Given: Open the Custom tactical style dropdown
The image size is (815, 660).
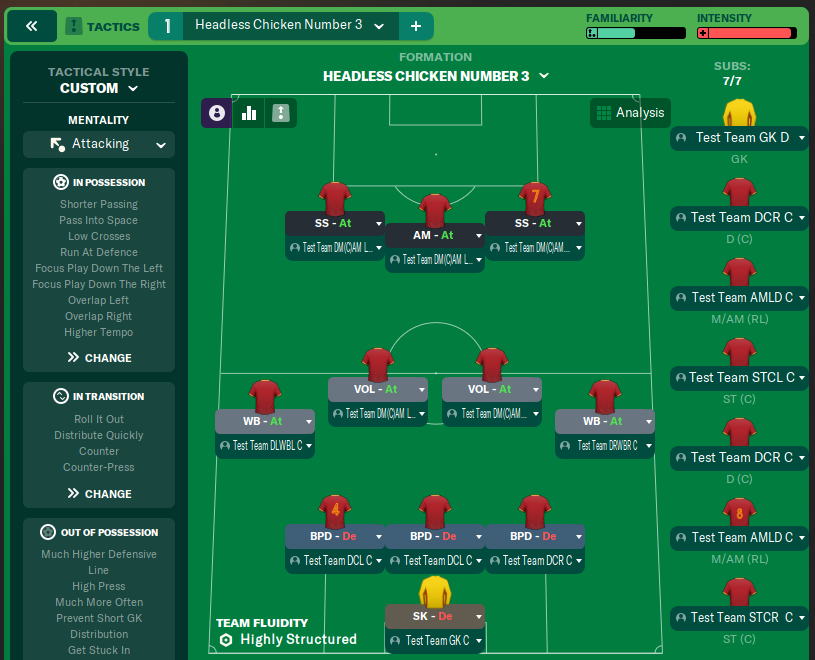Looking at the screenshot, I should [x=98, y=88].
